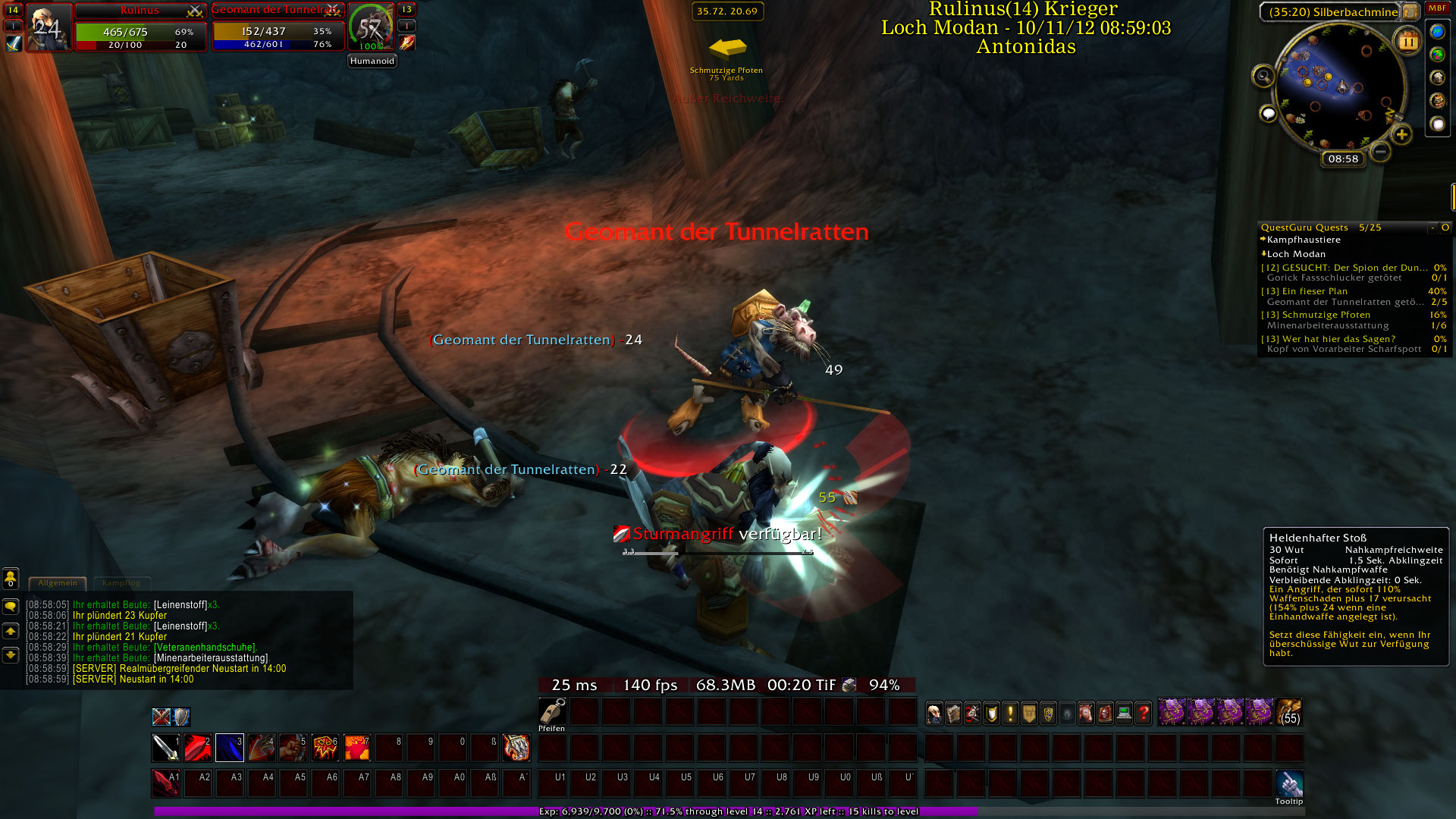Use the red slash ability in slot 2
The height and width of the screenshot is (819, 1456).
(x=197, y=748)
